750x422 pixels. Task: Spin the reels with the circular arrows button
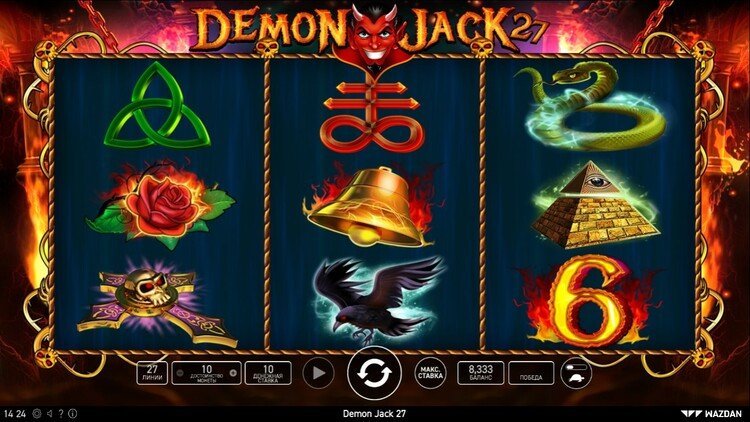[375, 373]
